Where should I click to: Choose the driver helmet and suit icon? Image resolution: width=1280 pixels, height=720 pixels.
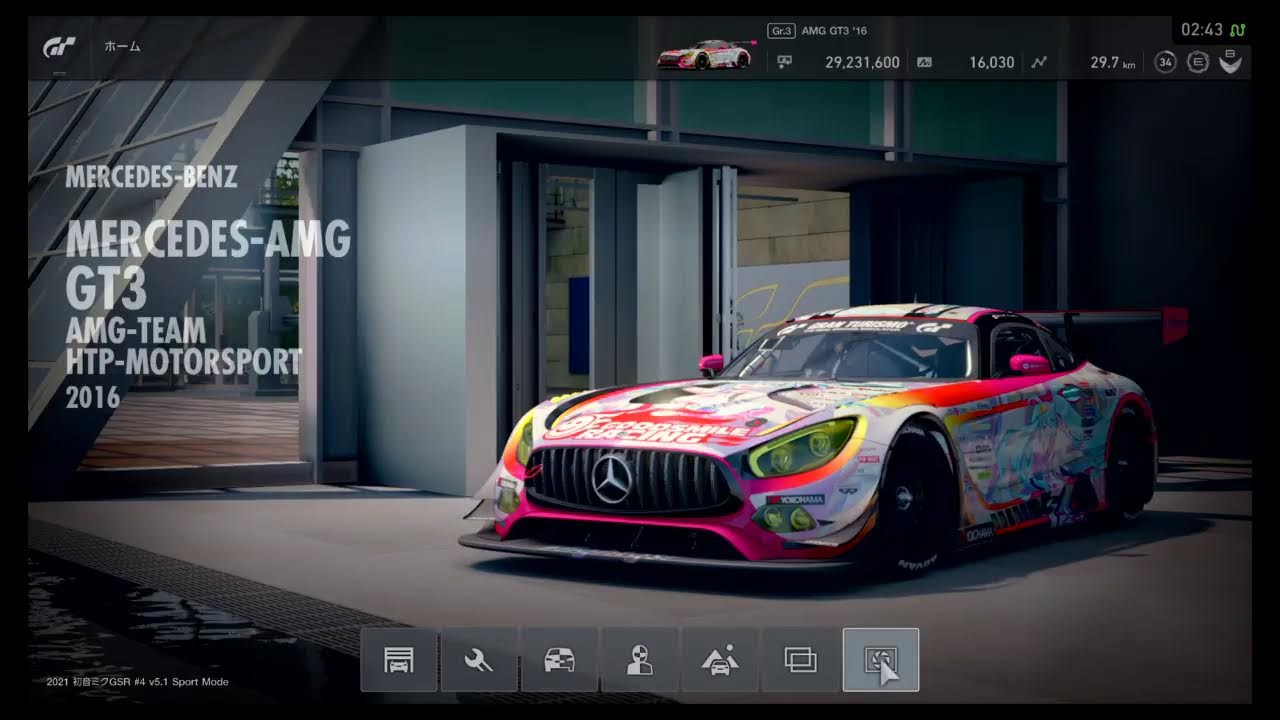(x=640, y=660)
